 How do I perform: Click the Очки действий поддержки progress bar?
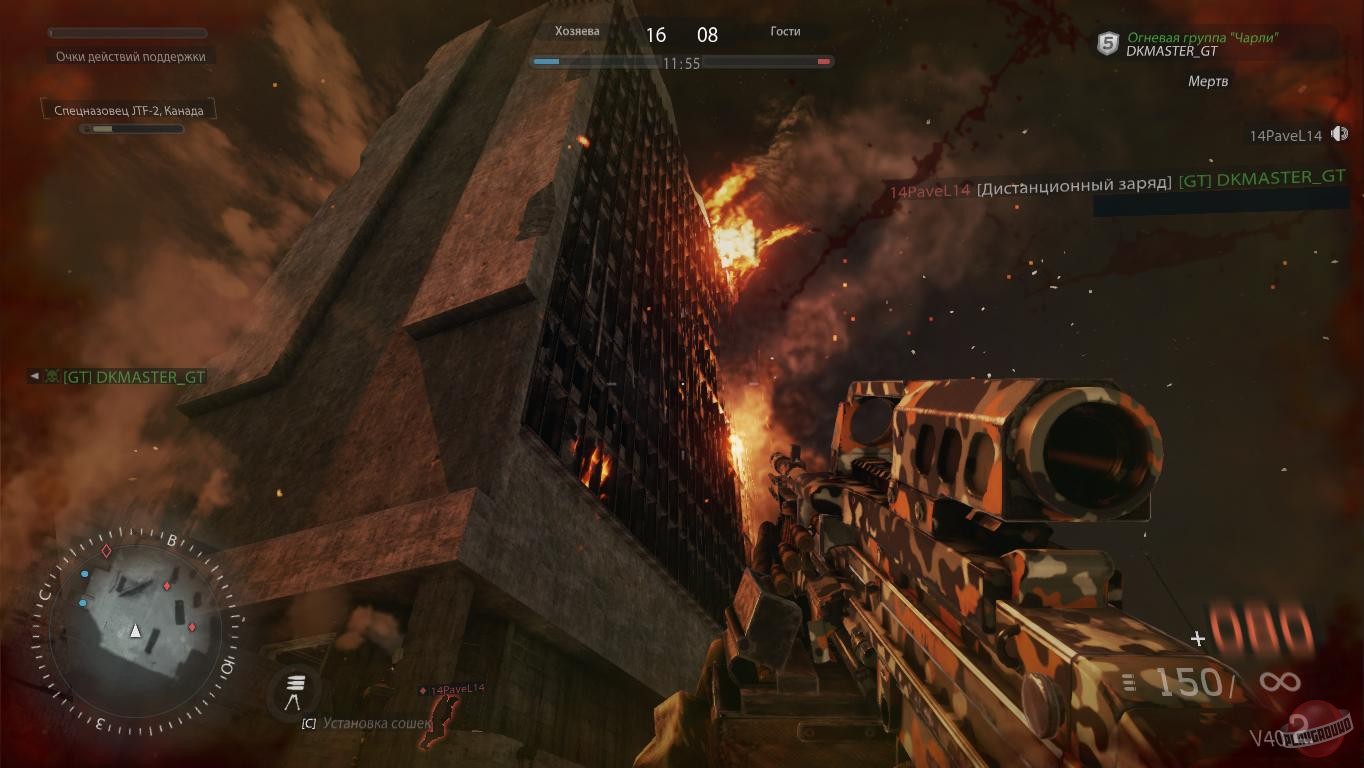(x=128, y=33)
